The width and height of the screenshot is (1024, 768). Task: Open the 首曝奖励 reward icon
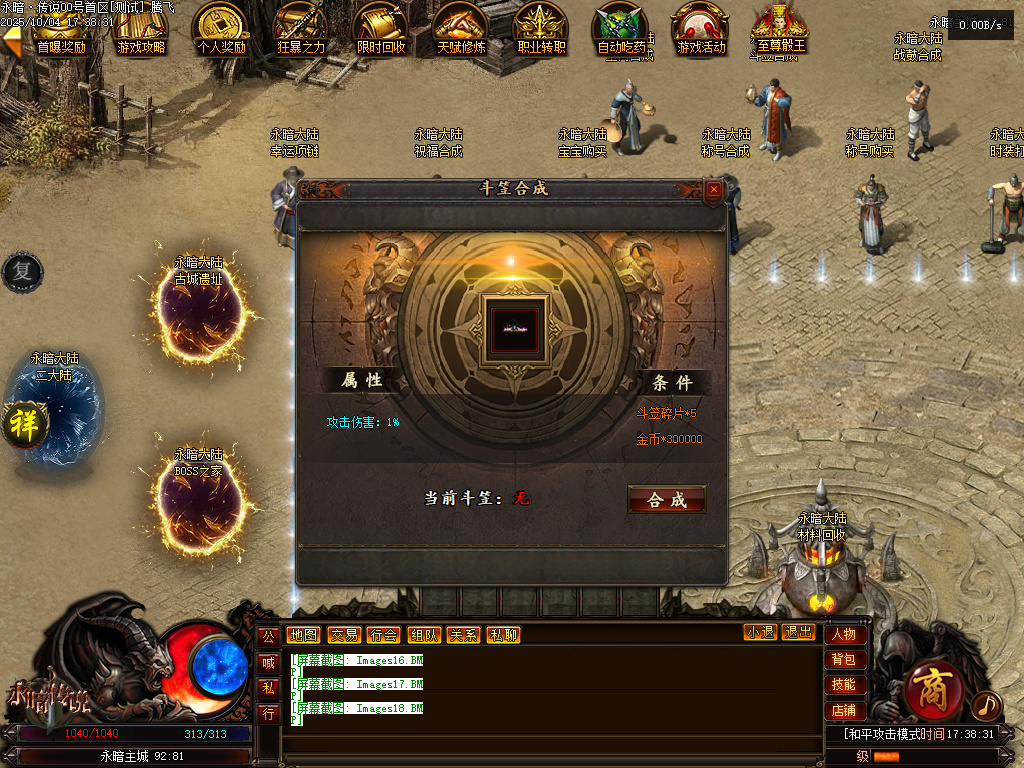(x=60, y=29)
